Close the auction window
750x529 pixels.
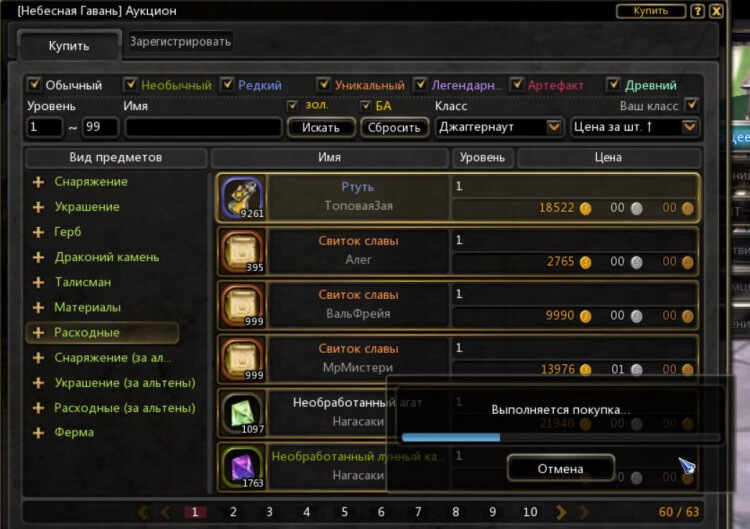[x=716, y=11]
